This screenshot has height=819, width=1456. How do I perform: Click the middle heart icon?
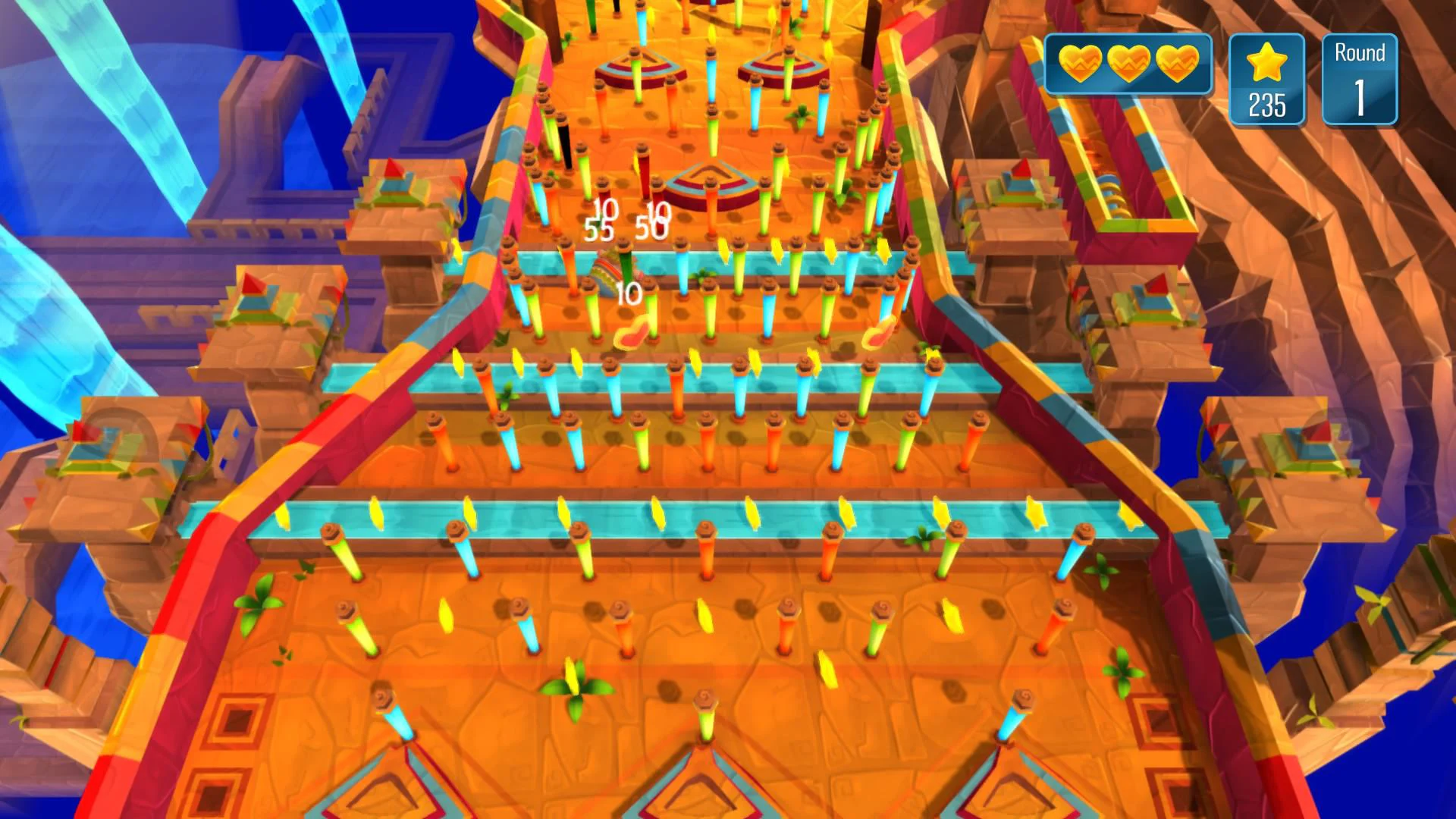[x=1128, y=64]
